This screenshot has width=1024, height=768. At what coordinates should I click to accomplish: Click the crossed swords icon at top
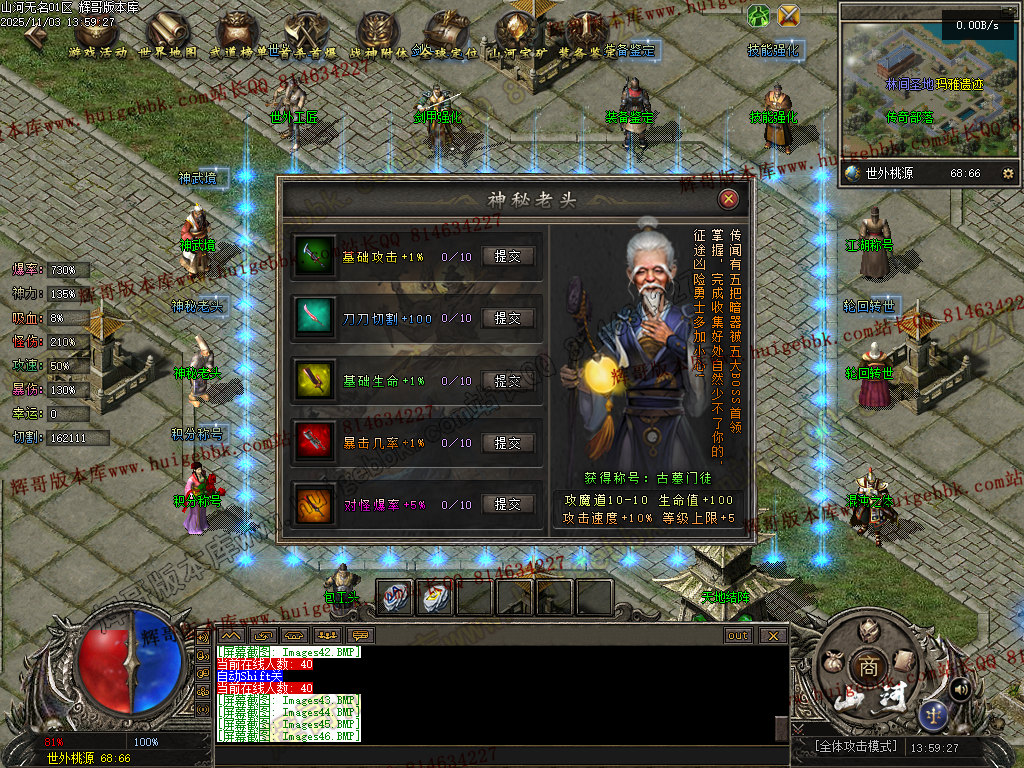789,15
